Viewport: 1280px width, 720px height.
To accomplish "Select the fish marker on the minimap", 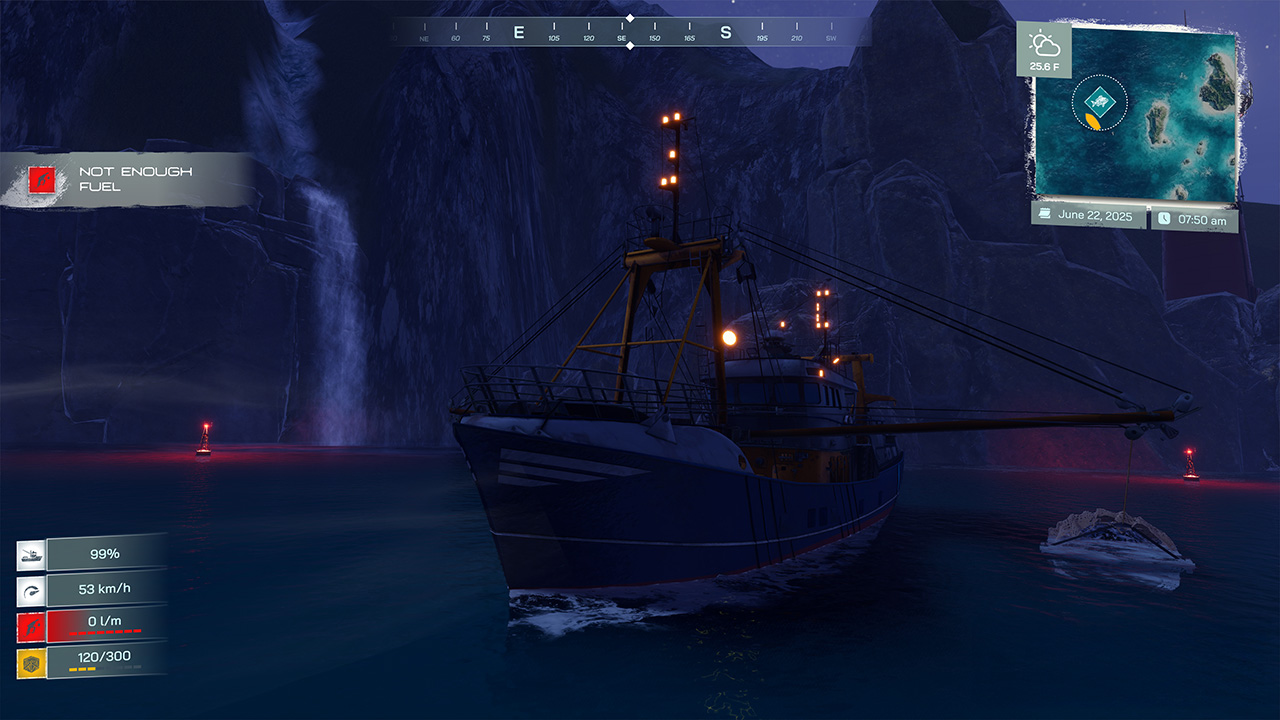I will 1101,100.
